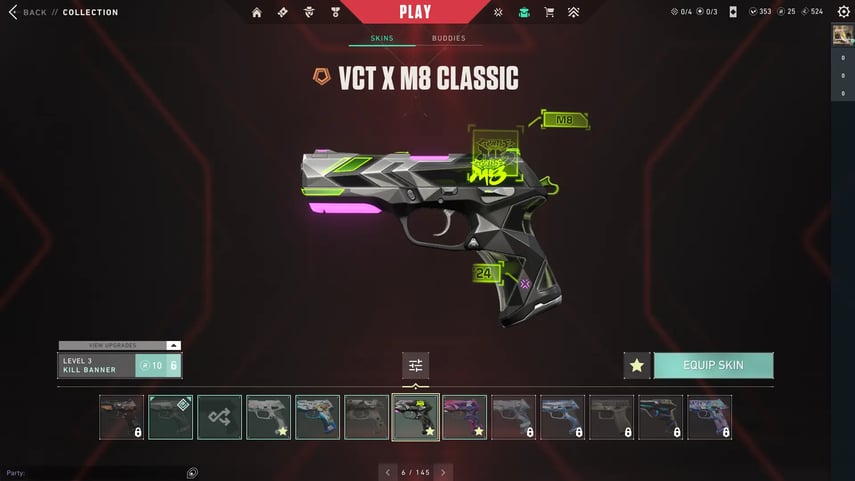The height and width of the screenshot is (481, 855).
Task: Open the agents icon in top navigation
Action: click(x=308, y=13)
